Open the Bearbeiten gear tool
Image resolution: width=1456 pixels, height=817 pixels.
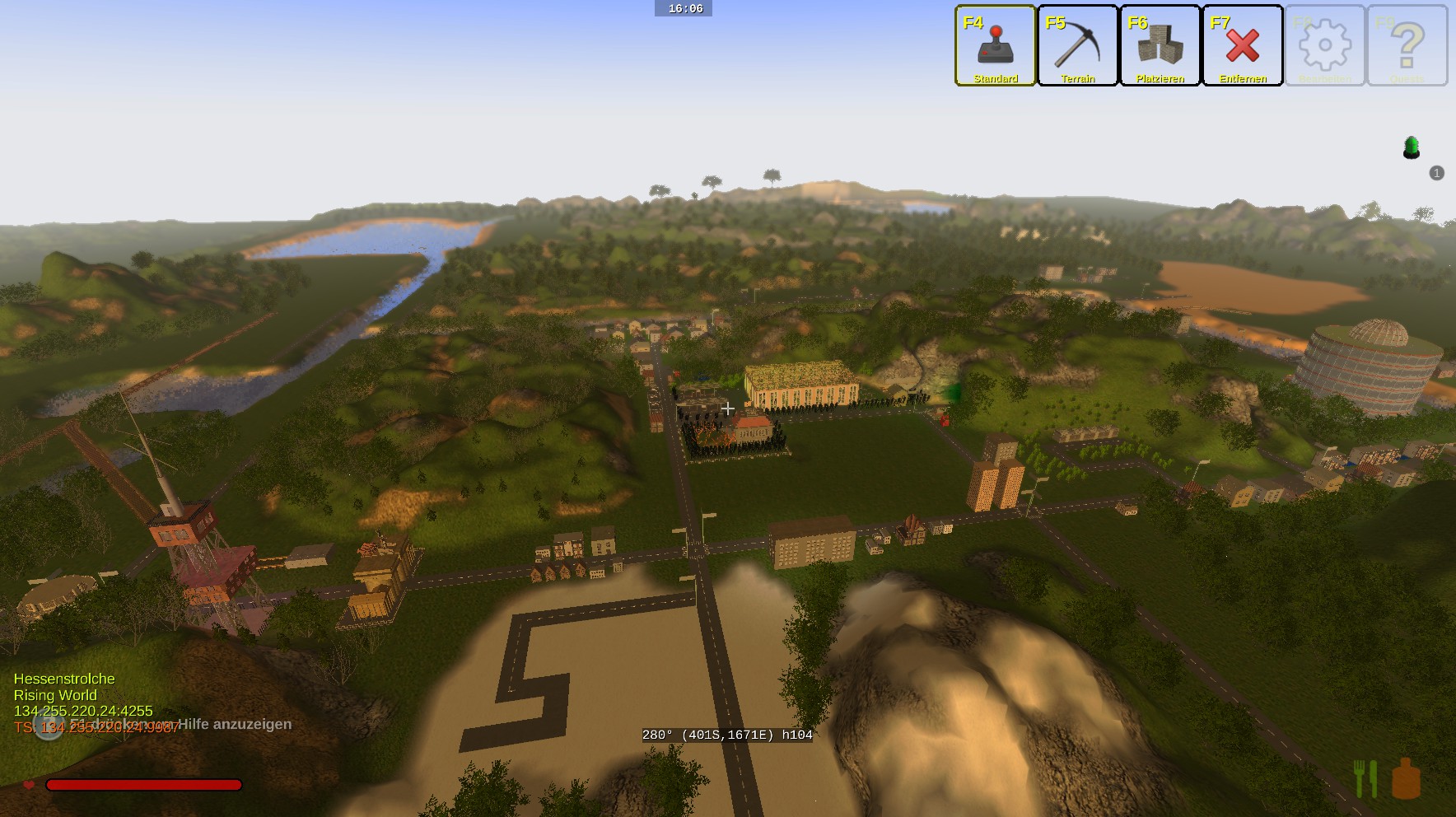tap(1324, 45)
